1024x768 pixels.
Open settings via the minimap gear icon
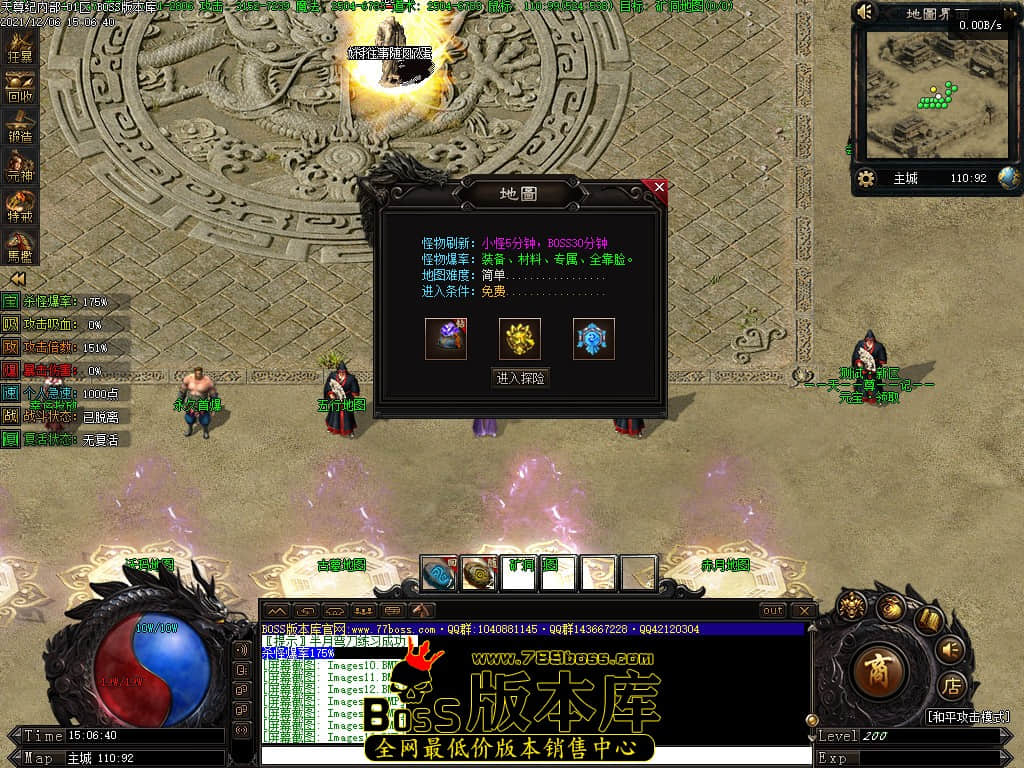pos(867,179)
